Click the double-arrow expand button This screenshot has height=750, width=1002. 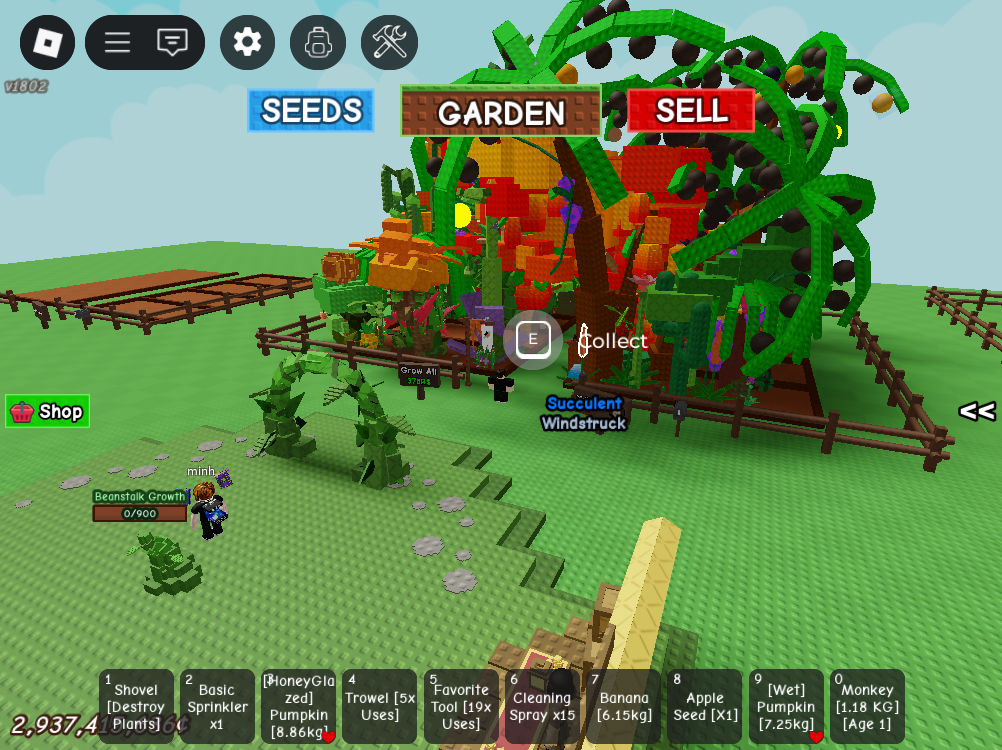[976, 411]
